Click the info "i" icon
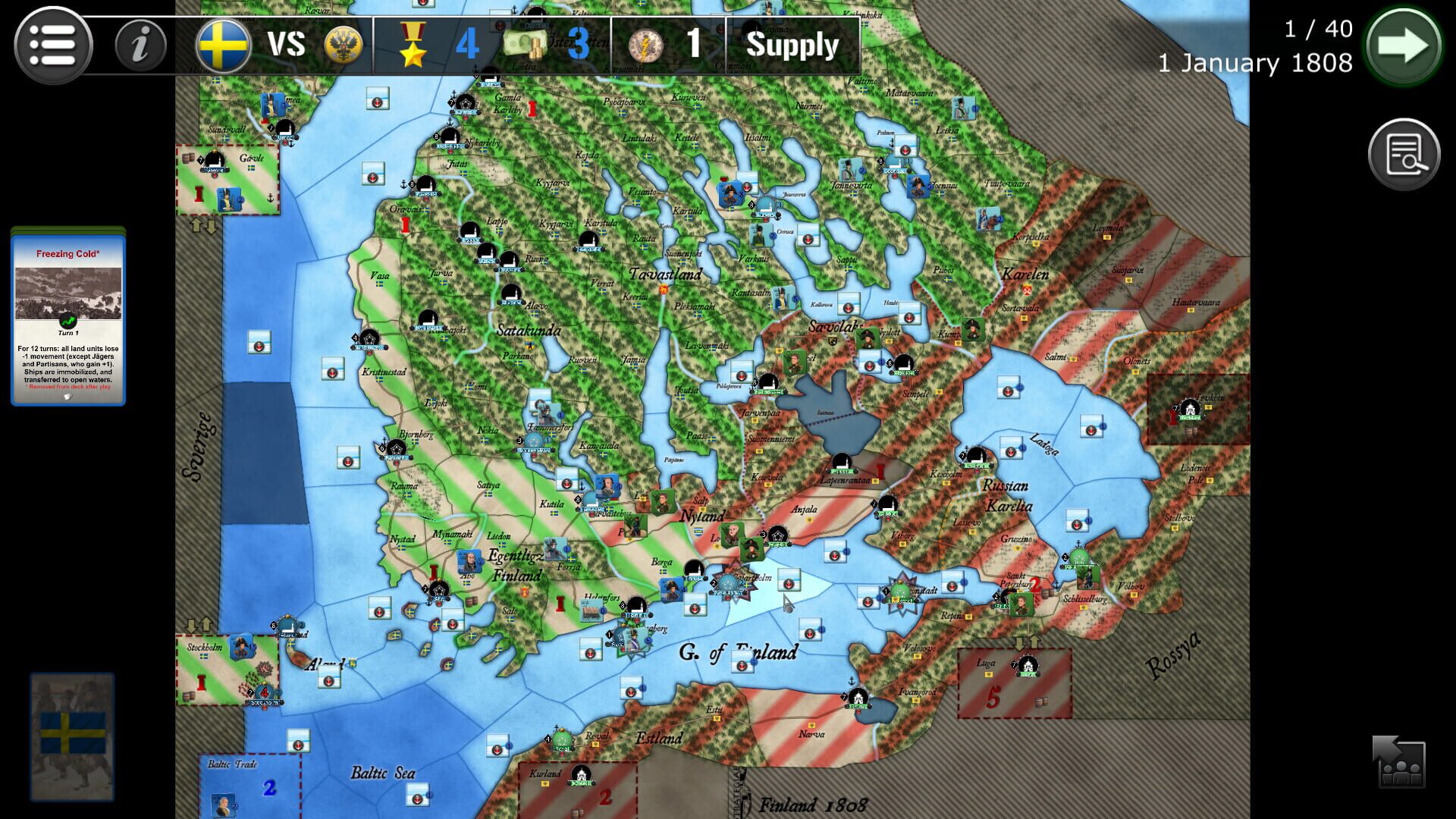Image resolution: width=1456 pixels, height=819 pixels. [x=140, y=44]
